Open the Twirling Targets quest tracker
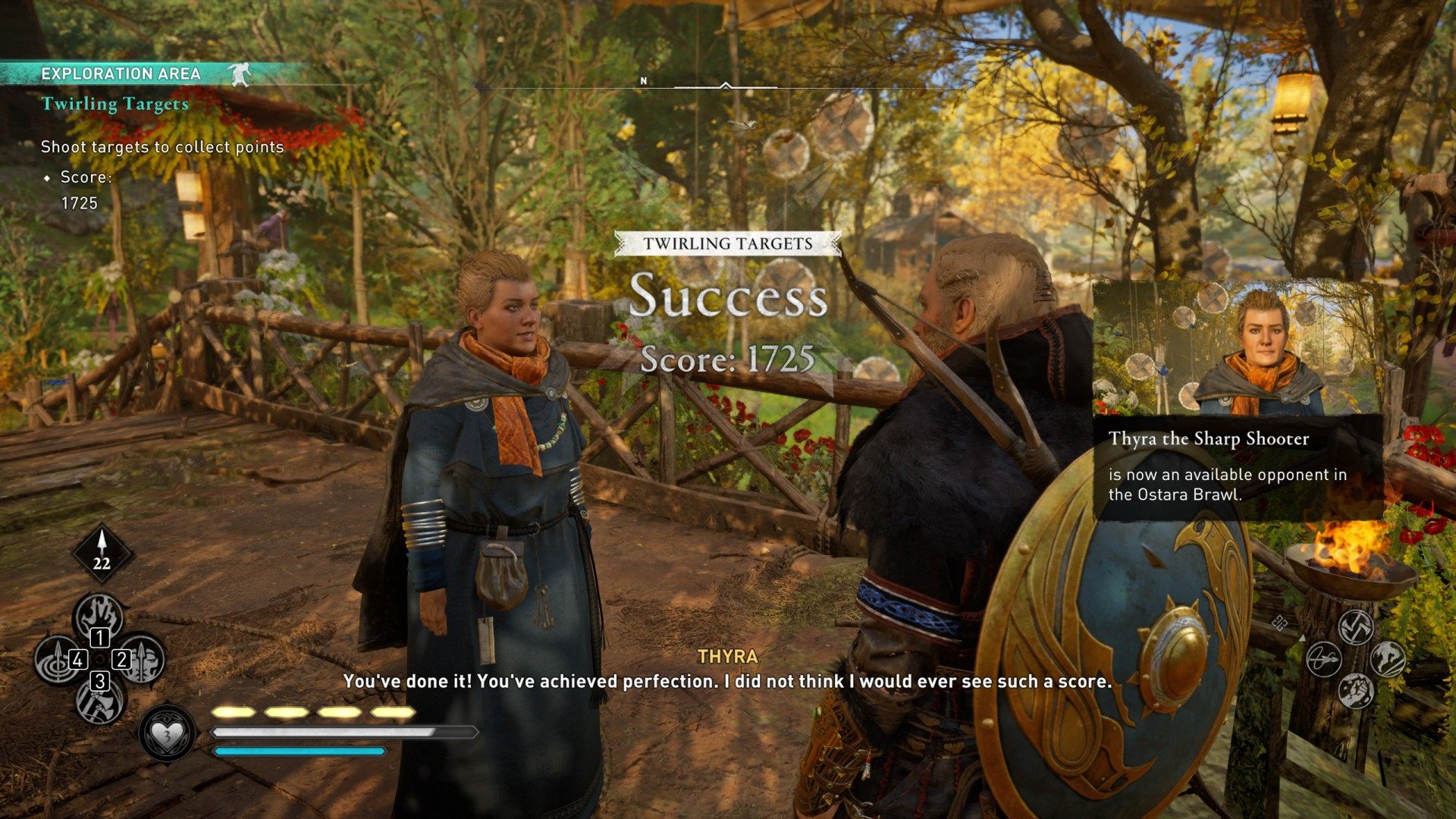The image size is (1456, 819). click(x=115, y=104)
